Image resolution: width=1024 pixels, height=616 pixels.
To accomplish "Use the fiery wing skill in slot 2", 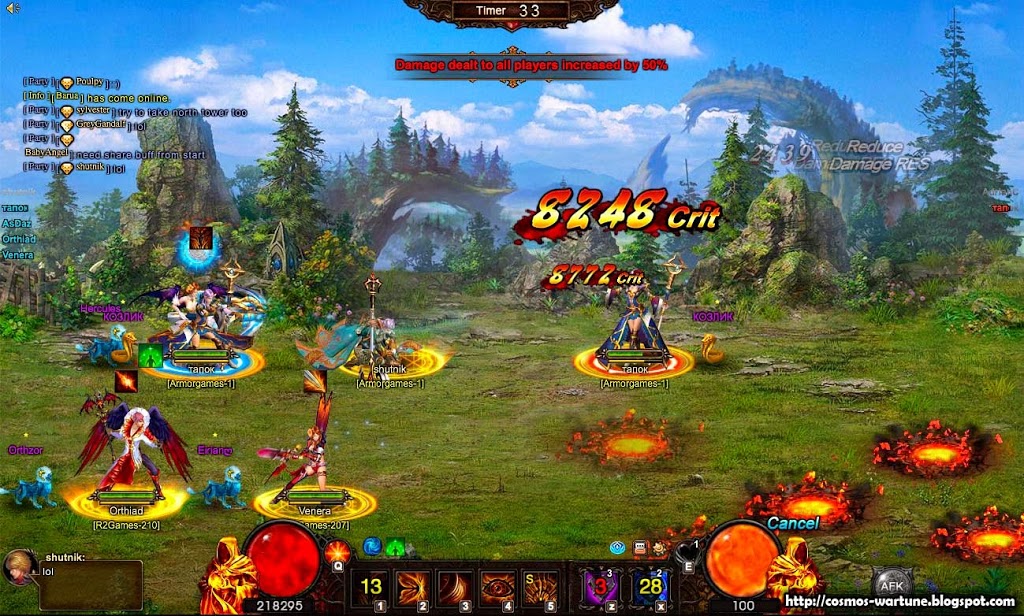I will point(413,587).
